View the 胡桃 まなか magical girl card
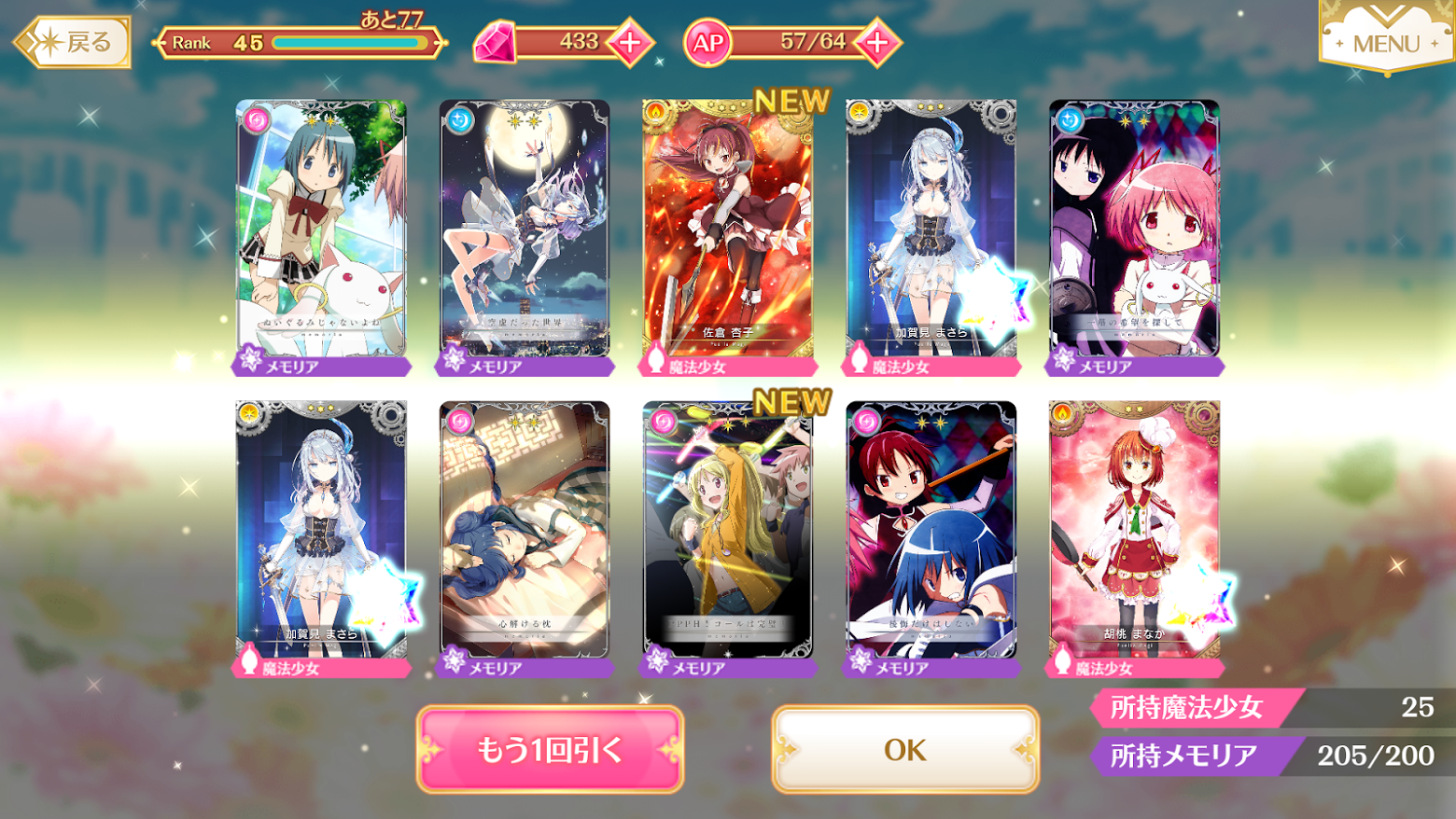This screenshot has width=1456, height=819. 1134,534
